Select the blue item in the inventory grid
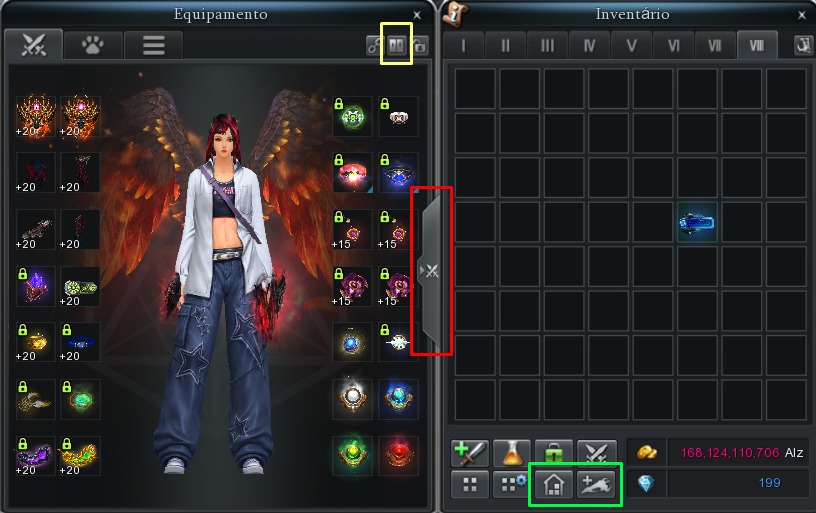The height and width of the screenshot is (513, 816). (x=698, y=222)
